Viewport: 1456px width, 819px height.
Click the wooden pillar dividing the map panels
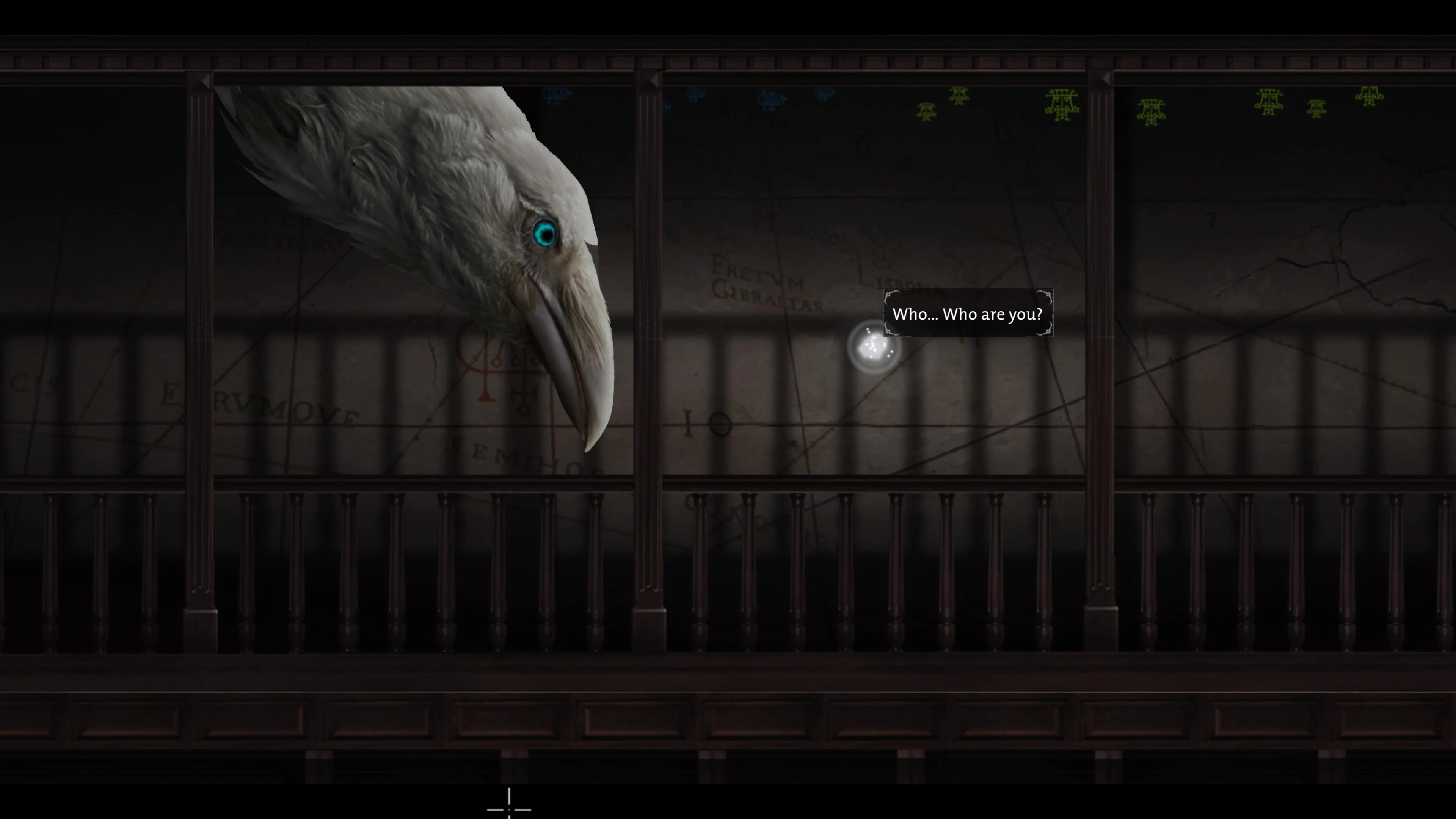click(650, 282)
